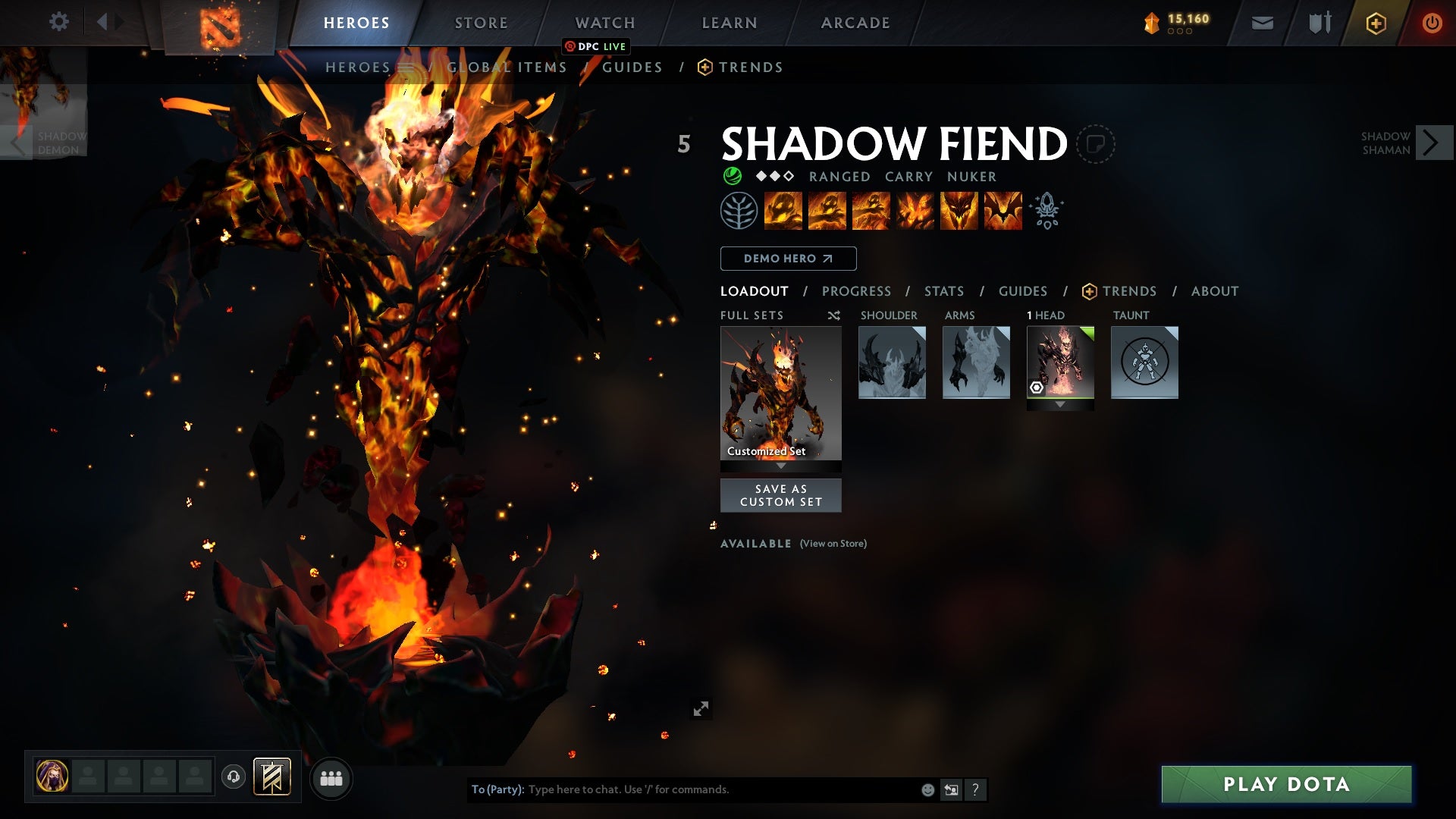Click the power button icon to exit
This screenshot has width=1456, height=819.
click(x=1432, y=22)
